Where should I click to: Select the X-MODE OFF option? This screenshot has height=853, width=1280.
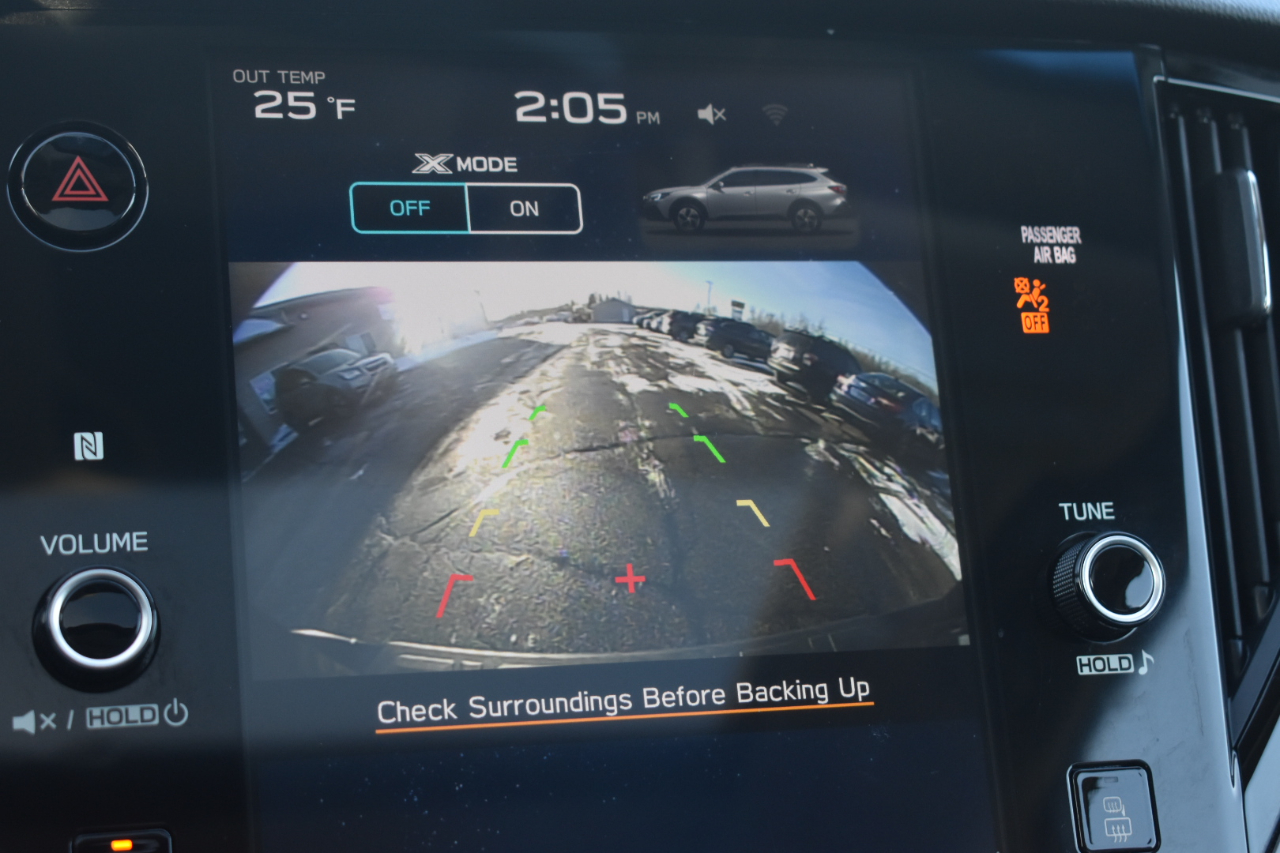[409, 208]
